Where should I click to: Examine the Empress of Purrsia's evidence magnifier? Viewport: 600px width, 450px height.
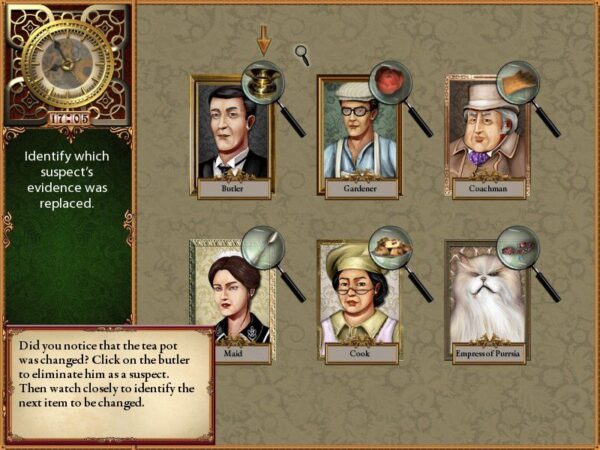tap(518, 246)
